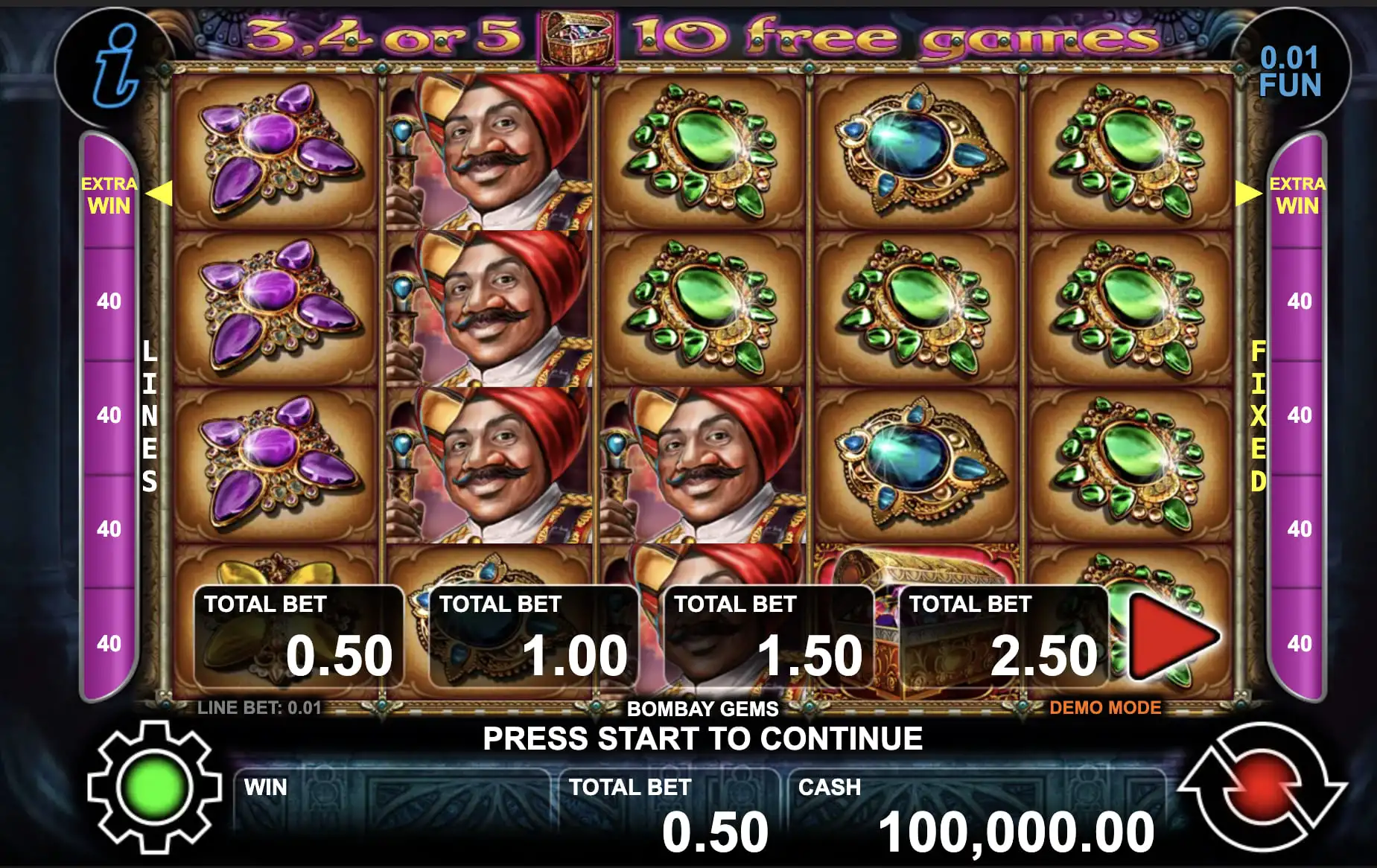This screenshot has height=868, width=1377.
Task: Choose the 0.50 Total Bet button
Action: pos(298,638)
